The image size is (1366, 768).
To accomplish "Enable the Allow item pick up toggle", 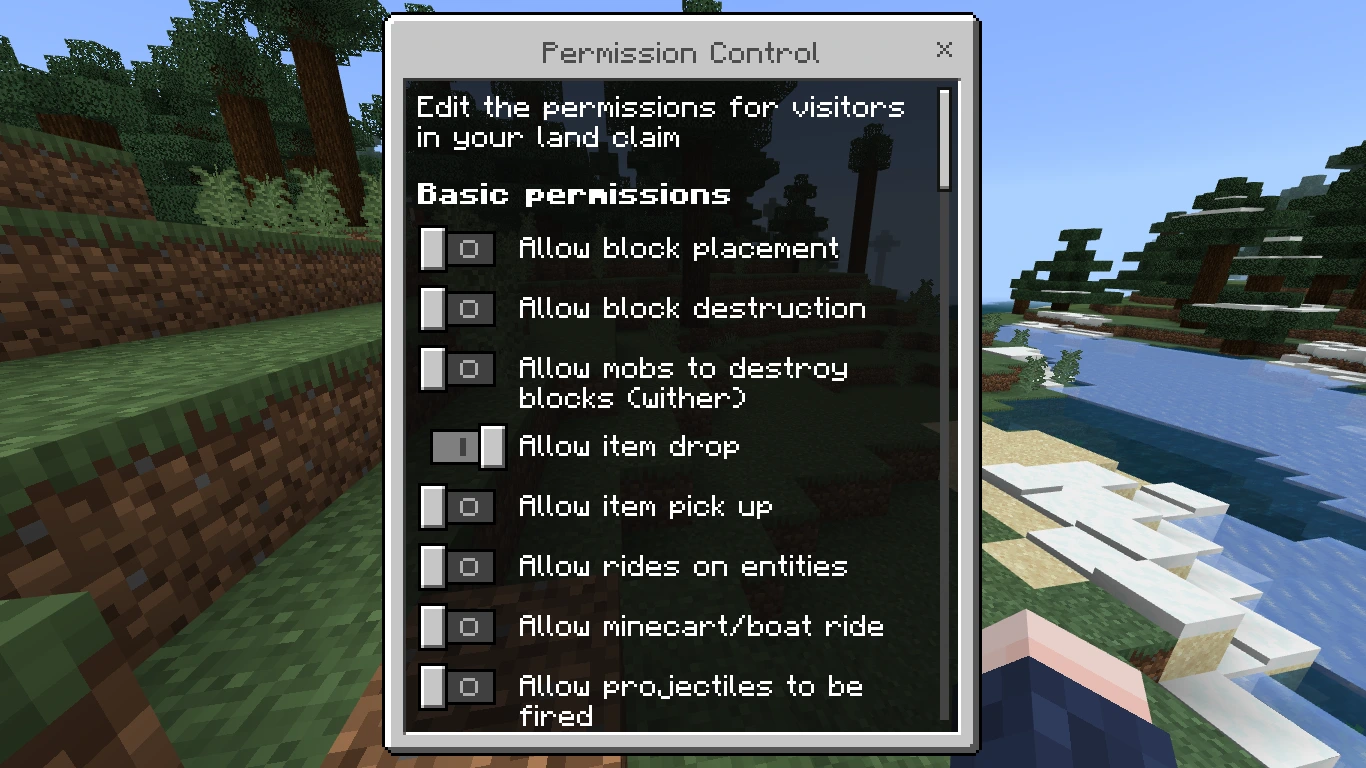I will tap(457, 507).
